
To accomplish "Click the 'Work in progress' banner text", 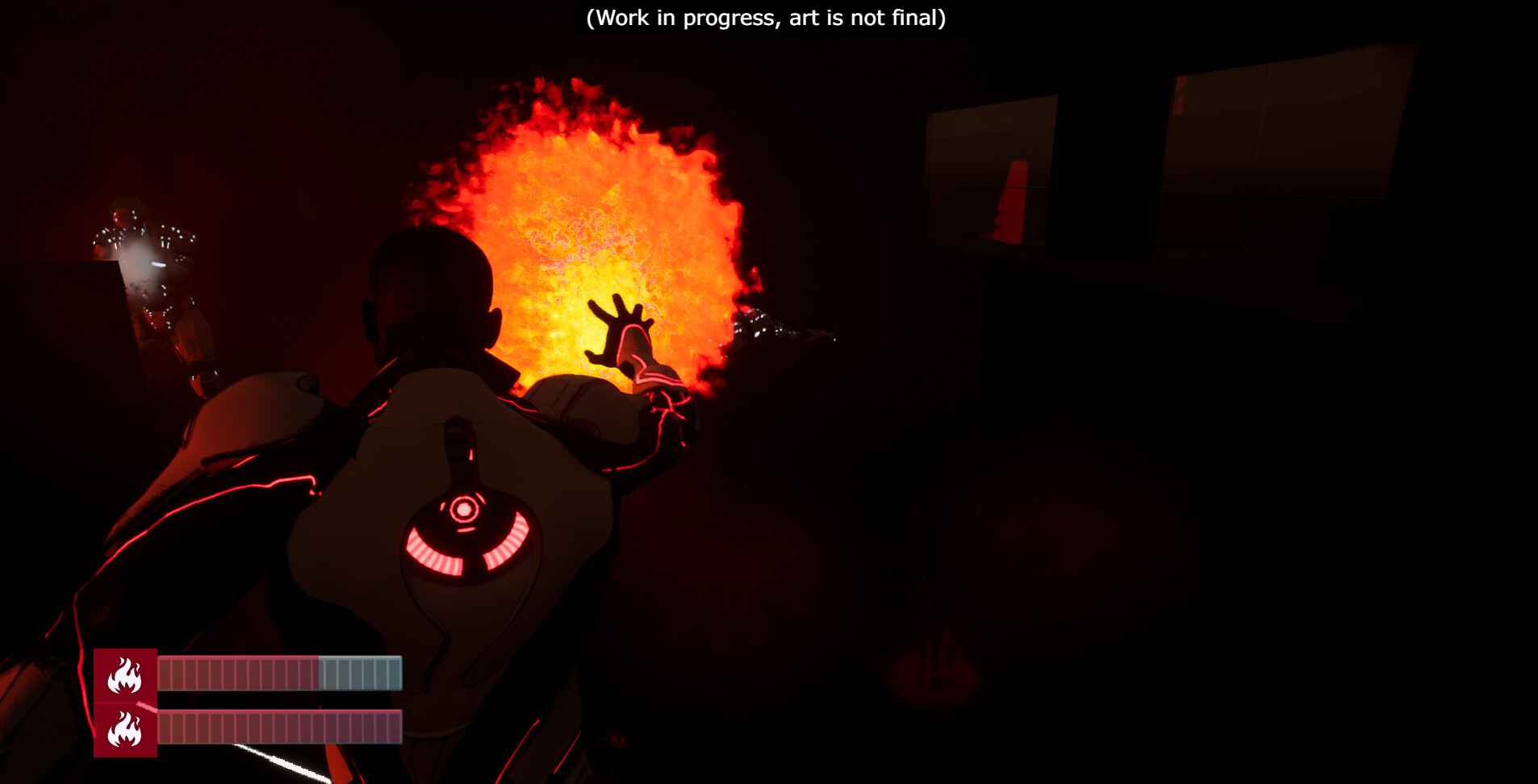I will click(x=767, y=18).
